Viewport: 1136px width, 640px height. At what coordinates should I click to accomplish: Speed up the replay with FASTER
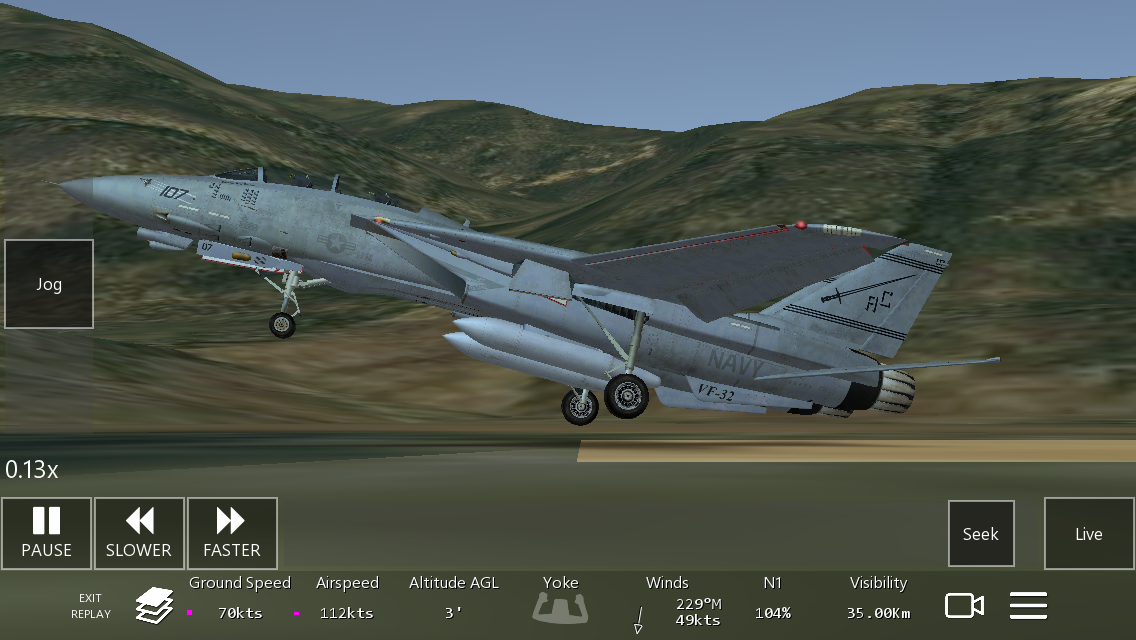232,533
